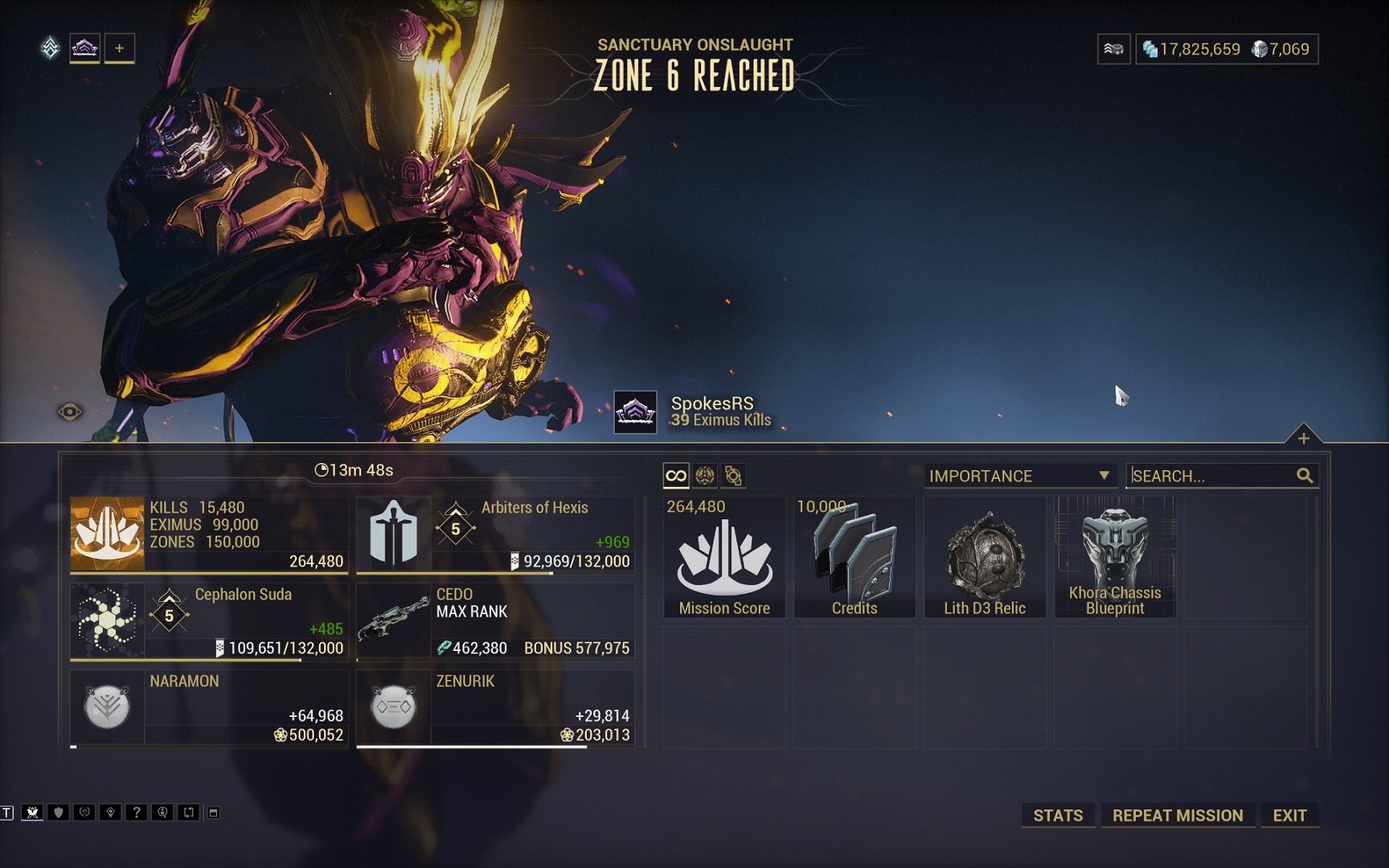Click the add squad member plus button
Image resolution: width=1389 pixels, height=868 pixels.
pyautogui.click(x=119, y=48)
